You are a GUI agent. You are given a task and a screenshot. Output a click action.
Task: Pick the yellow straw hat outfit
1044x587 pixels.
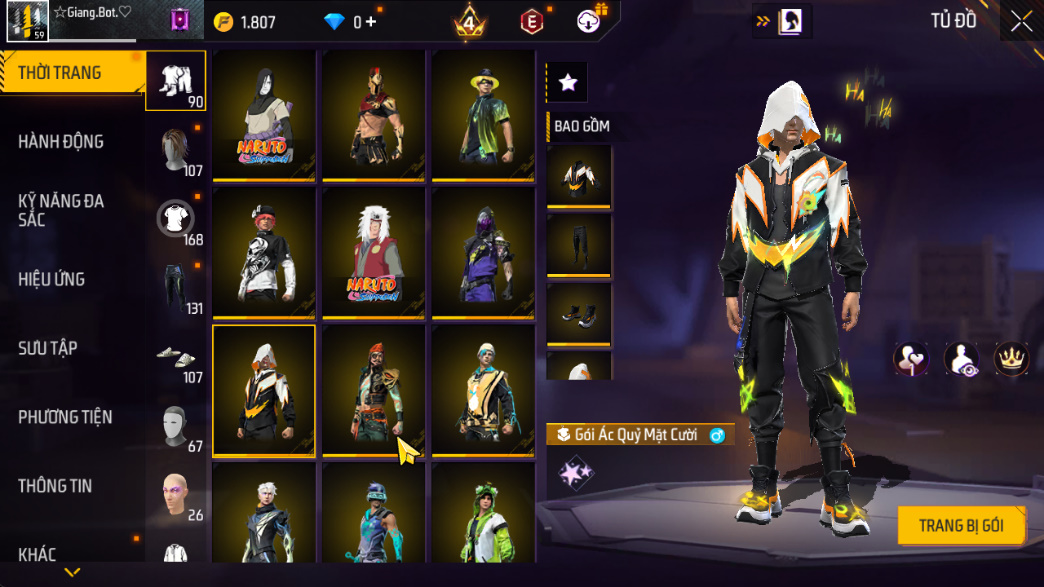[x=484, y=115]
